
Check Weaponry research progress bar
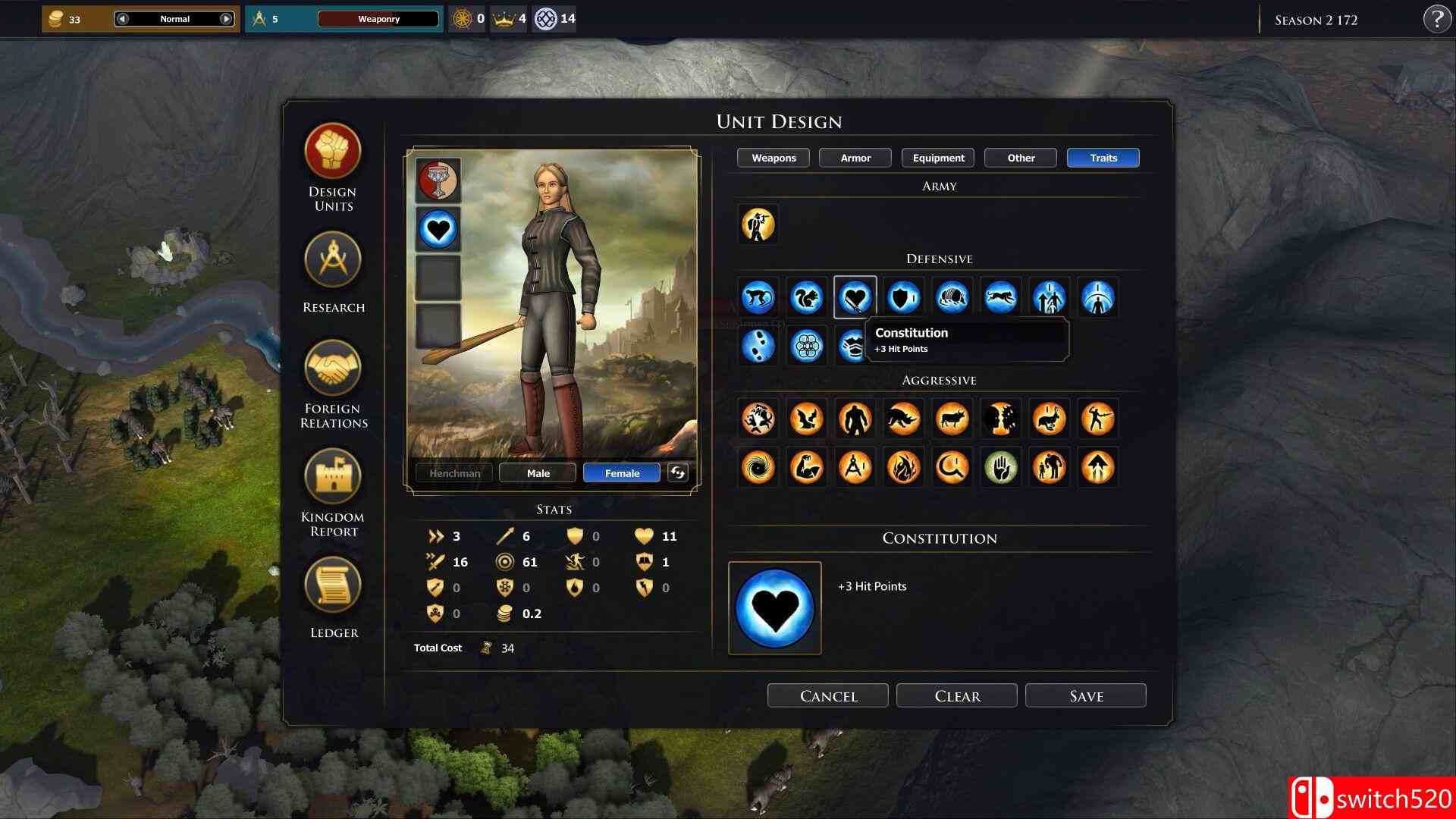(x=379, y=19)
